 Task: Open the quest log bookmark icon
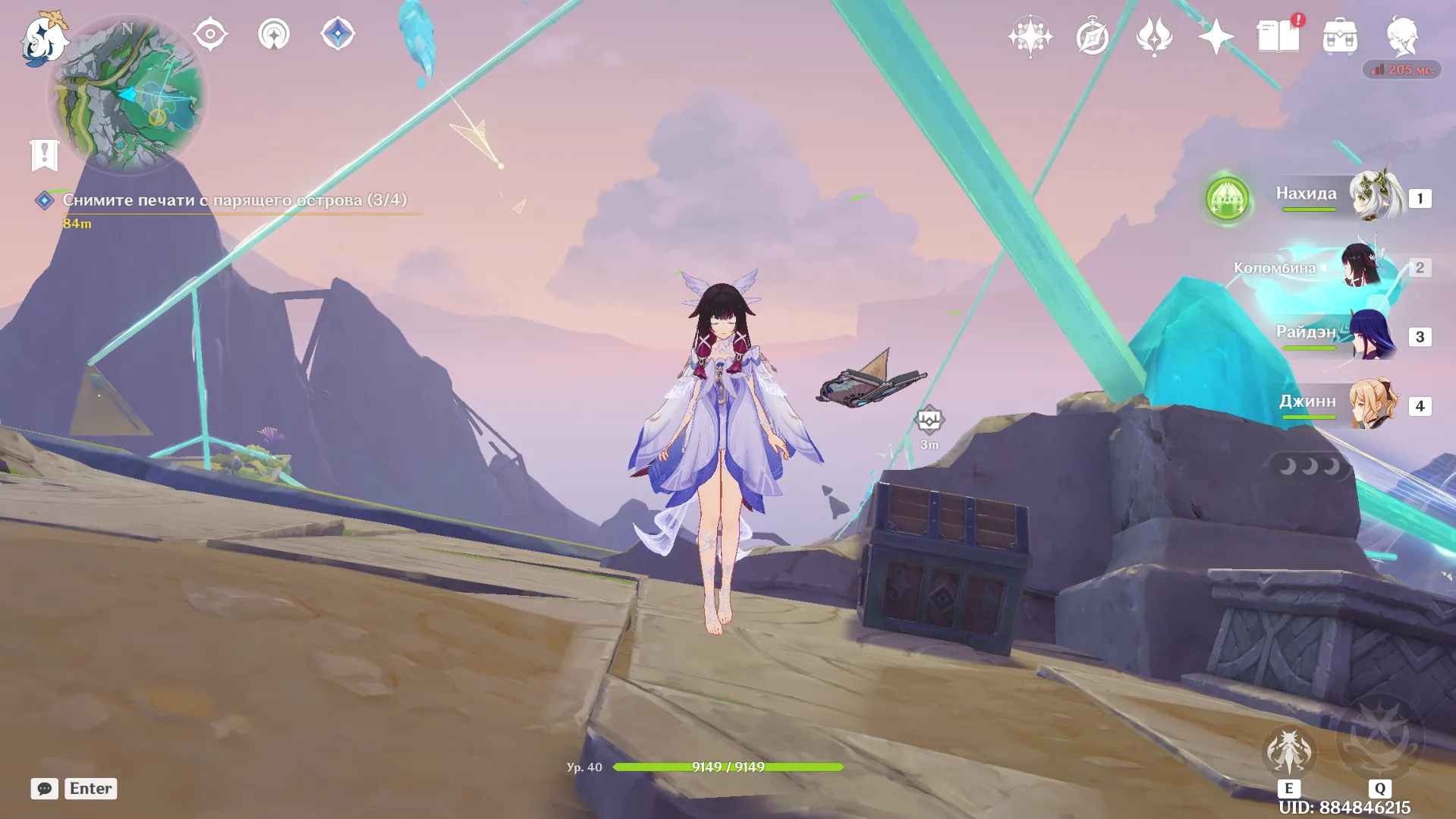pos(45,155)
